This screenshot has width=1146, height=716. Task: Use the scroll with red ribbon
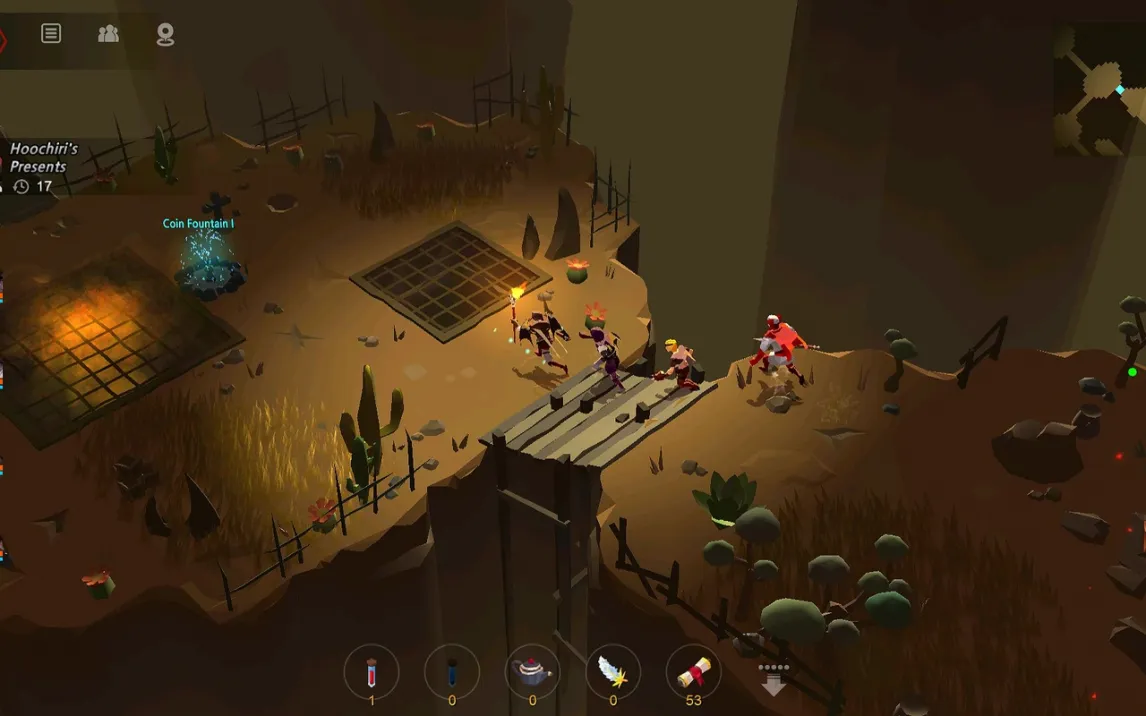tap(693, 671)
